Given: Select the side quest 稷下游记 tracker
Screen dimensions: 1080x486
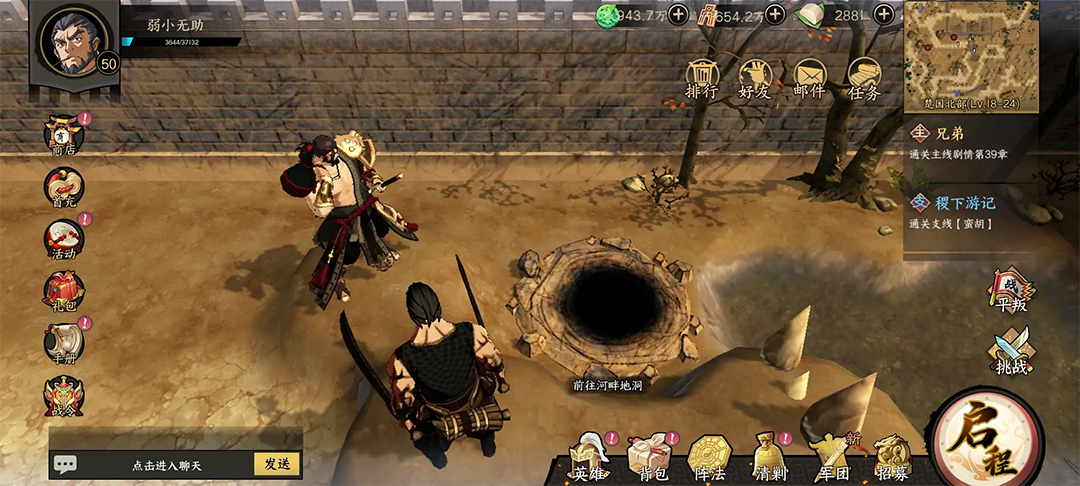Looking at the screenshot, I should coord(970,211).
